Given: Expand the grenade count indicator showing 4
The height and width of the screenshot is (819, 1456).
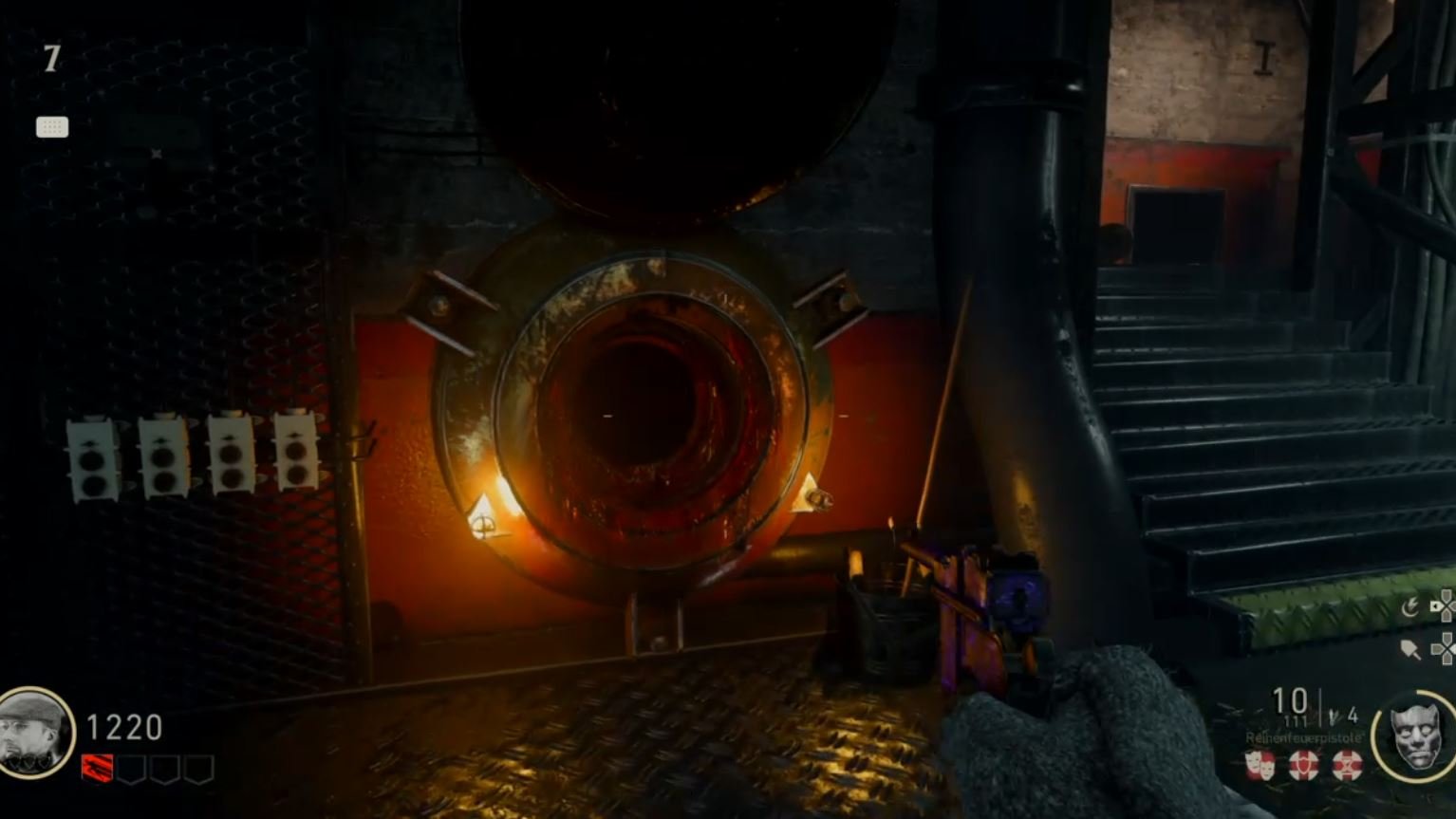Looking at the screenshot, I should point(1352,716).
